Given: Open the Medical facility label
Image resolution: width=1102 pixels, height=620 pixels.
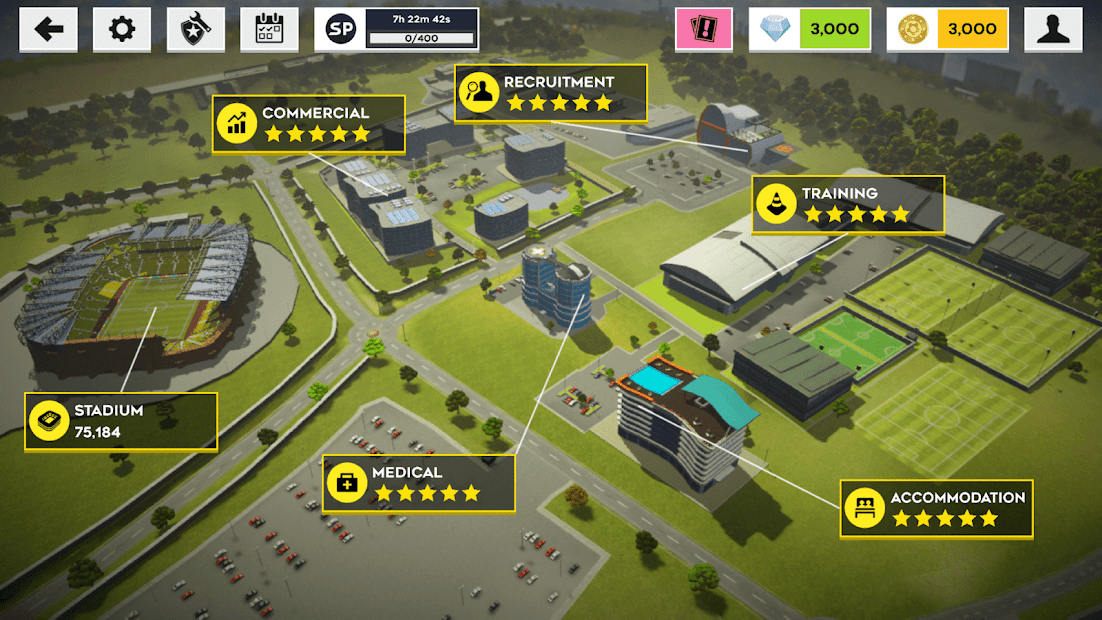Looking at the screenshot, I should (418, 483).
